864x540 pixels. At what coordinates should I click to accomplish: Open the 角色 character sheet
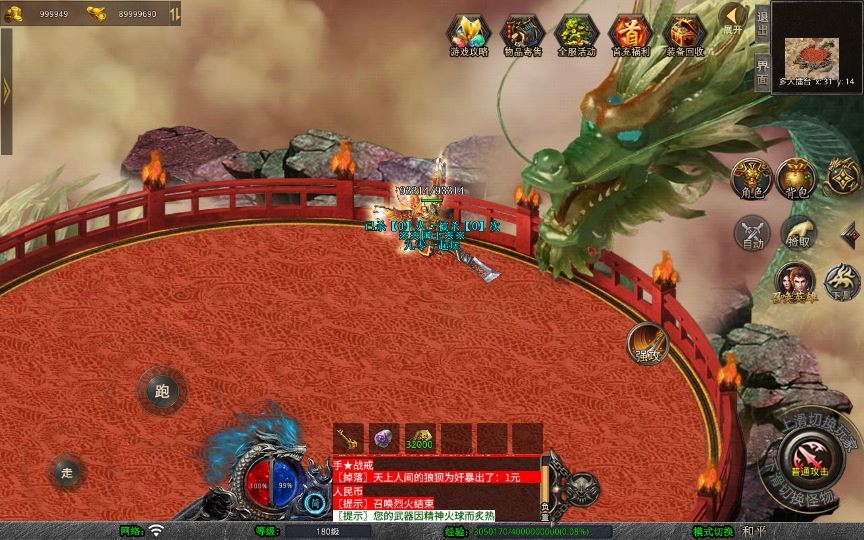click(x=752, y=177)
